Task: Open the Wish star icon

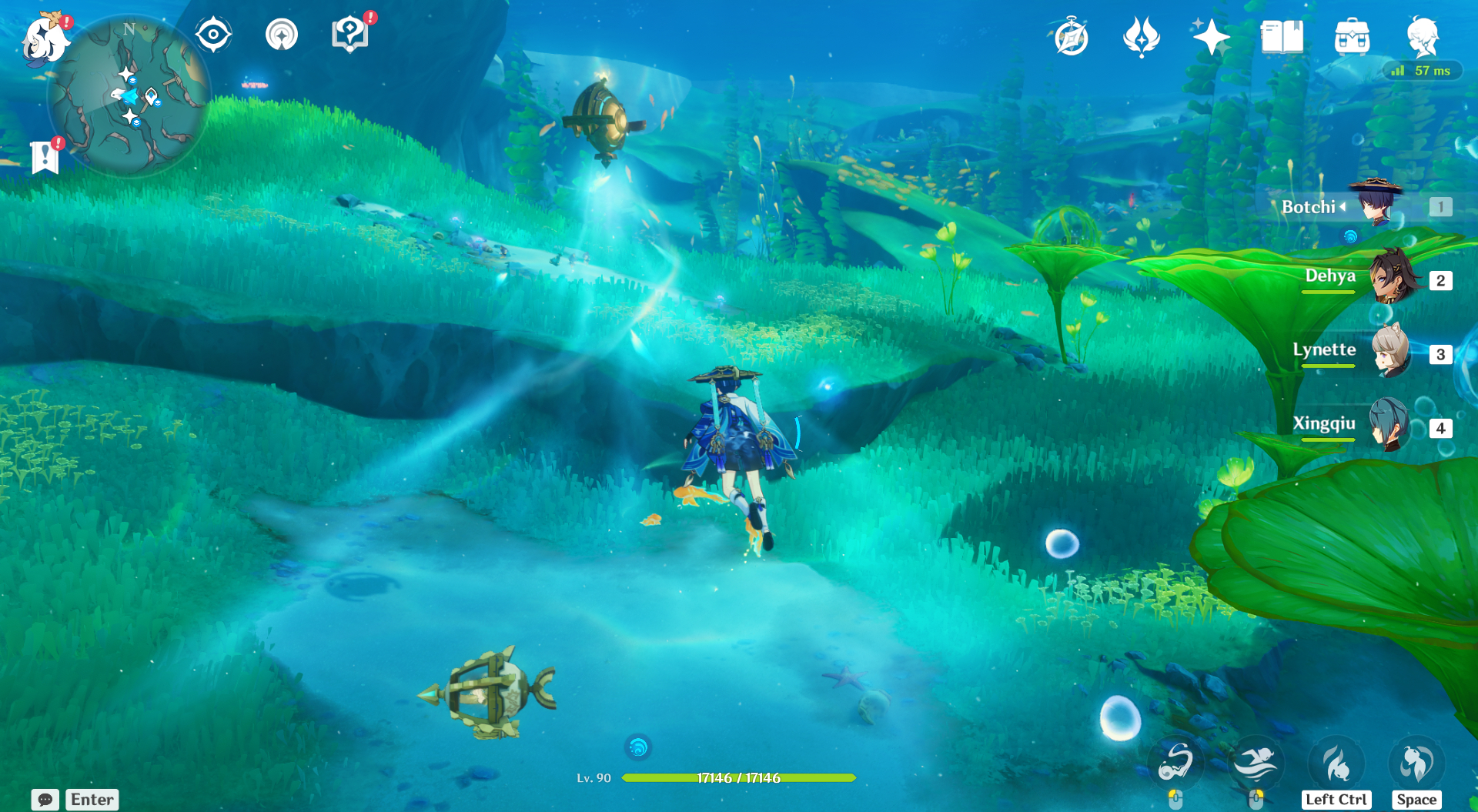Action: pyautogui.click(x=1210, y=37)
